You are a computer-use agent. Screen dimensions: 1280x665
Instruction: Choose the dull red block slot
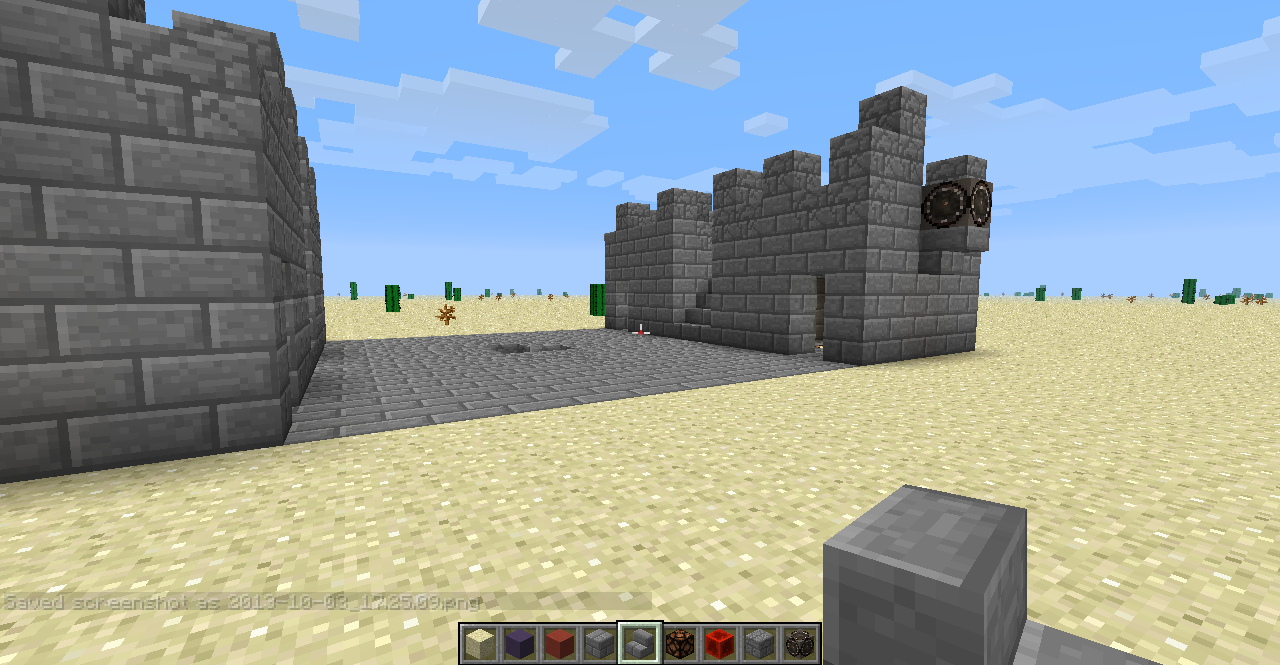pyautogui.click(x=560, y=643)
